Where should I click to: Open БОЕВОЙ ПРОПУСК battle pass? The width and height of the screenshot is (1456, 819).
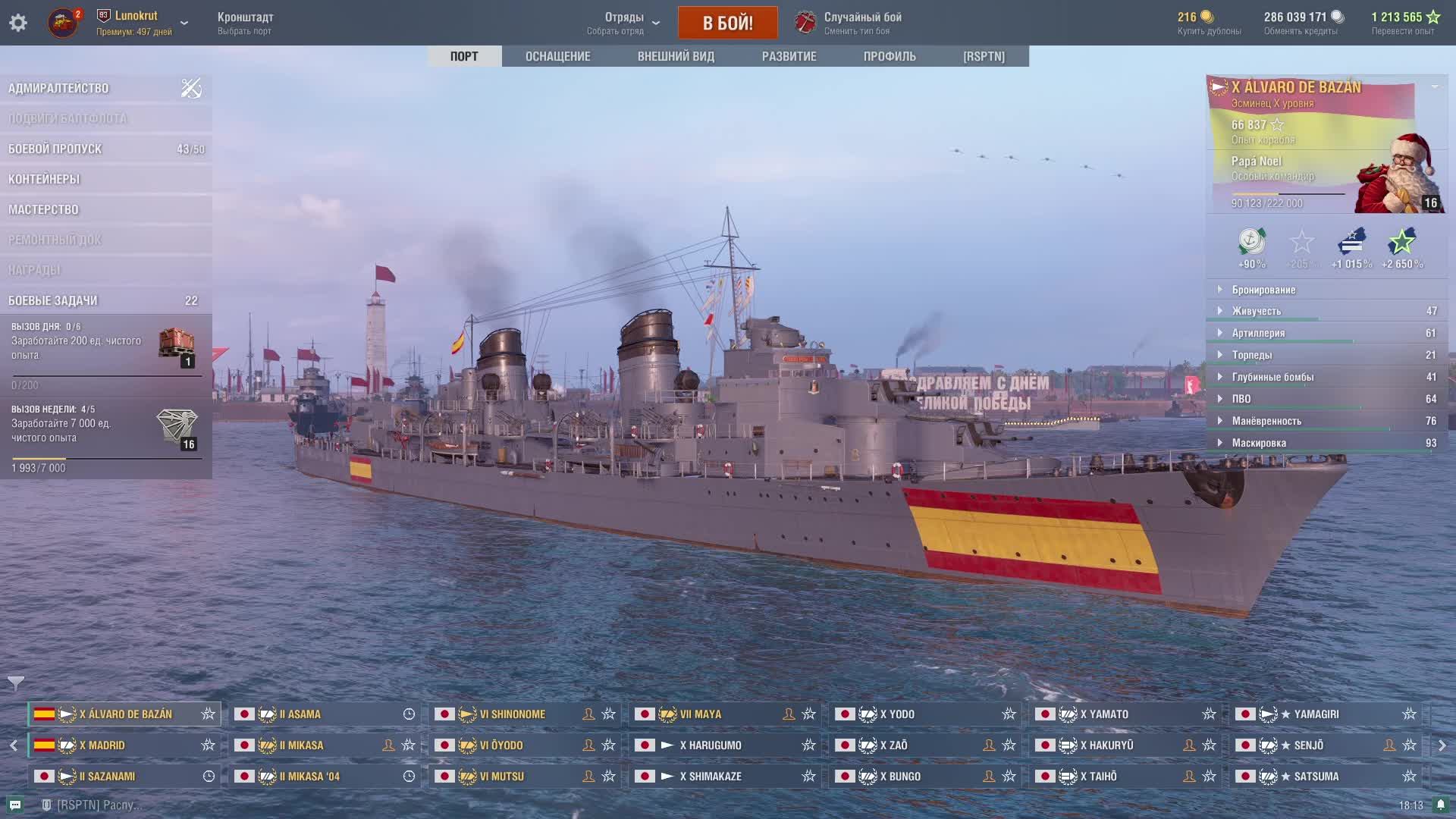click(x=55, y=149)
